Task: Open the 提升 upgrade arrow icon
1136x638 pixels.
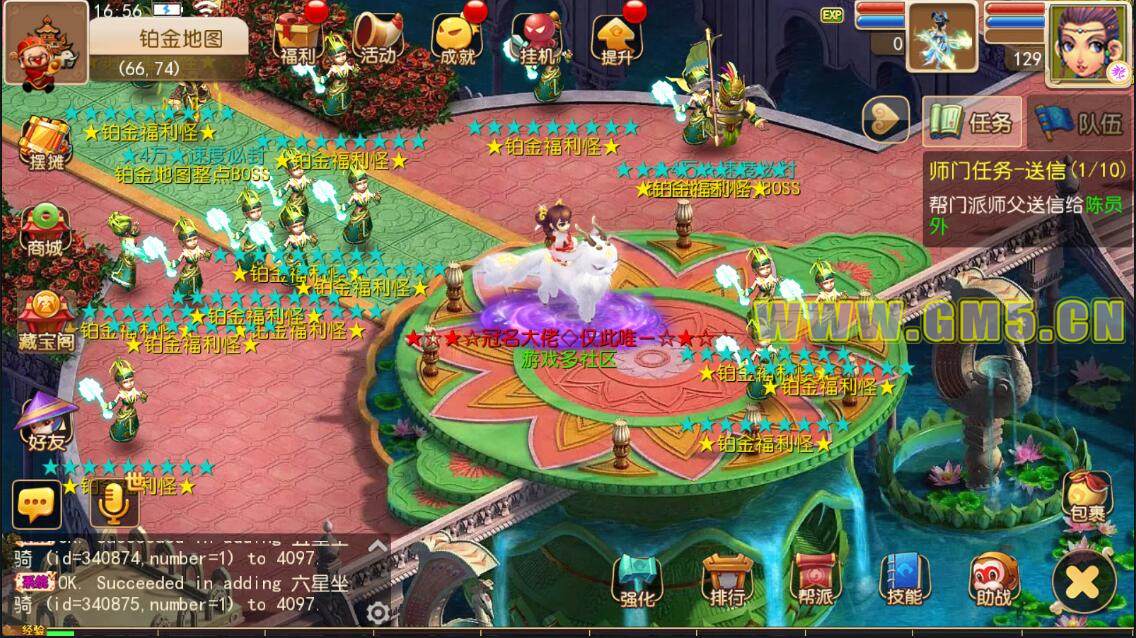Action: tap(616, 38)
